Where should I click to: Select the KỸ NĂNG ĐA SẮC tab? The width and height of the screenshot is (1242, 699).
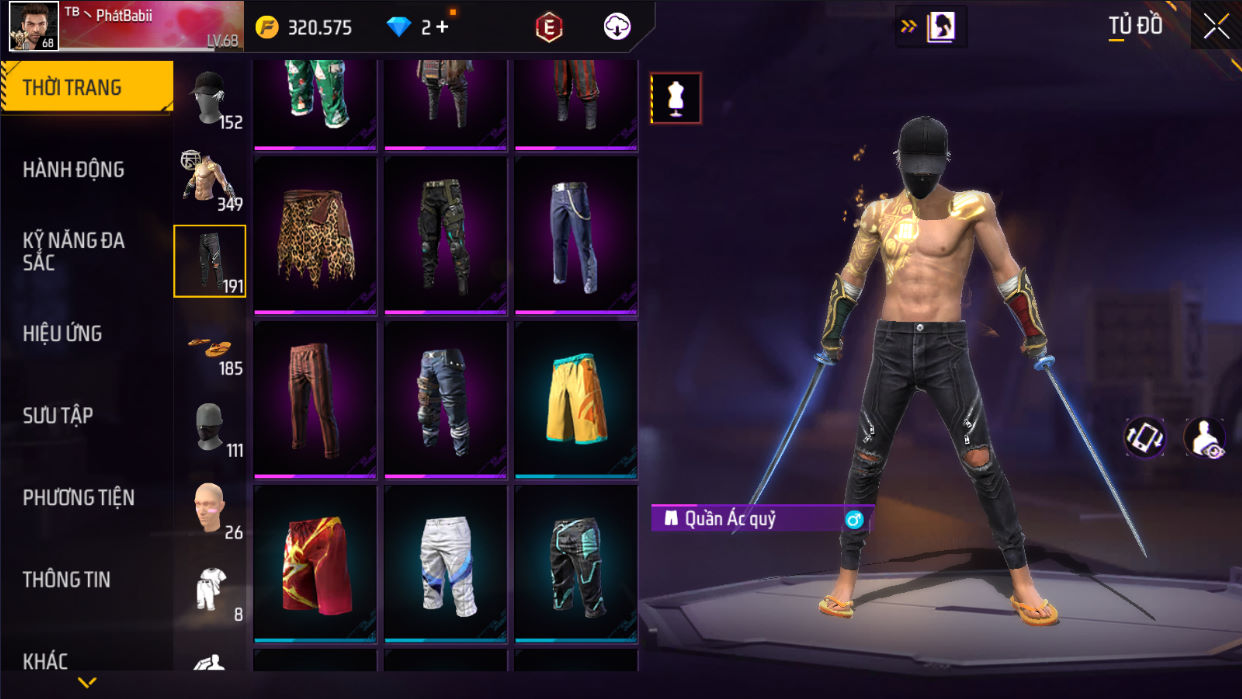(x=74, y=251)
